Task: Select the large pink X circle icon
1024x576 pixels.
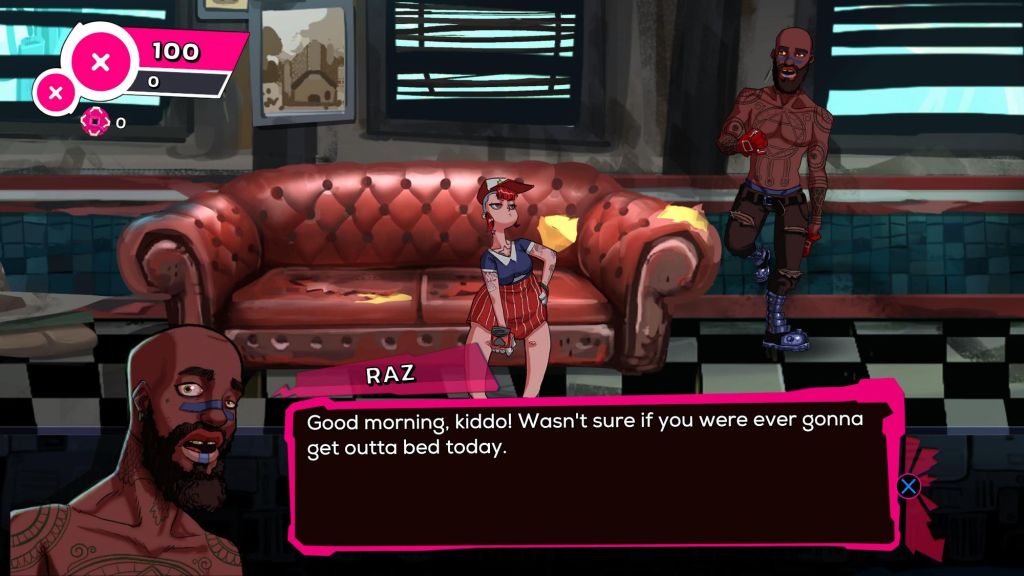Action: pyautogui.click(x=100, y=62)
